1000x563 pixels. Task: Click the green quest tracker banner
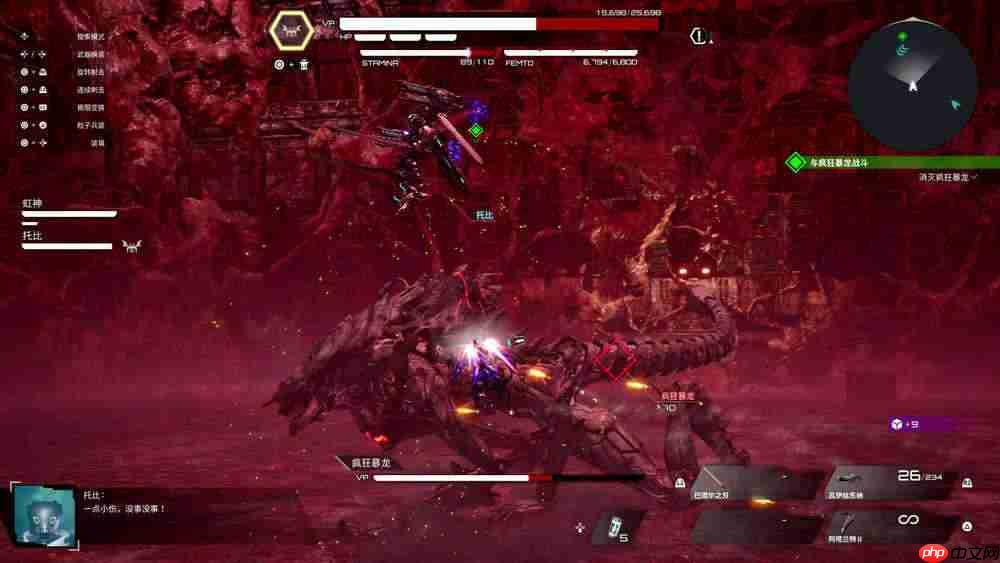[890, 162]
